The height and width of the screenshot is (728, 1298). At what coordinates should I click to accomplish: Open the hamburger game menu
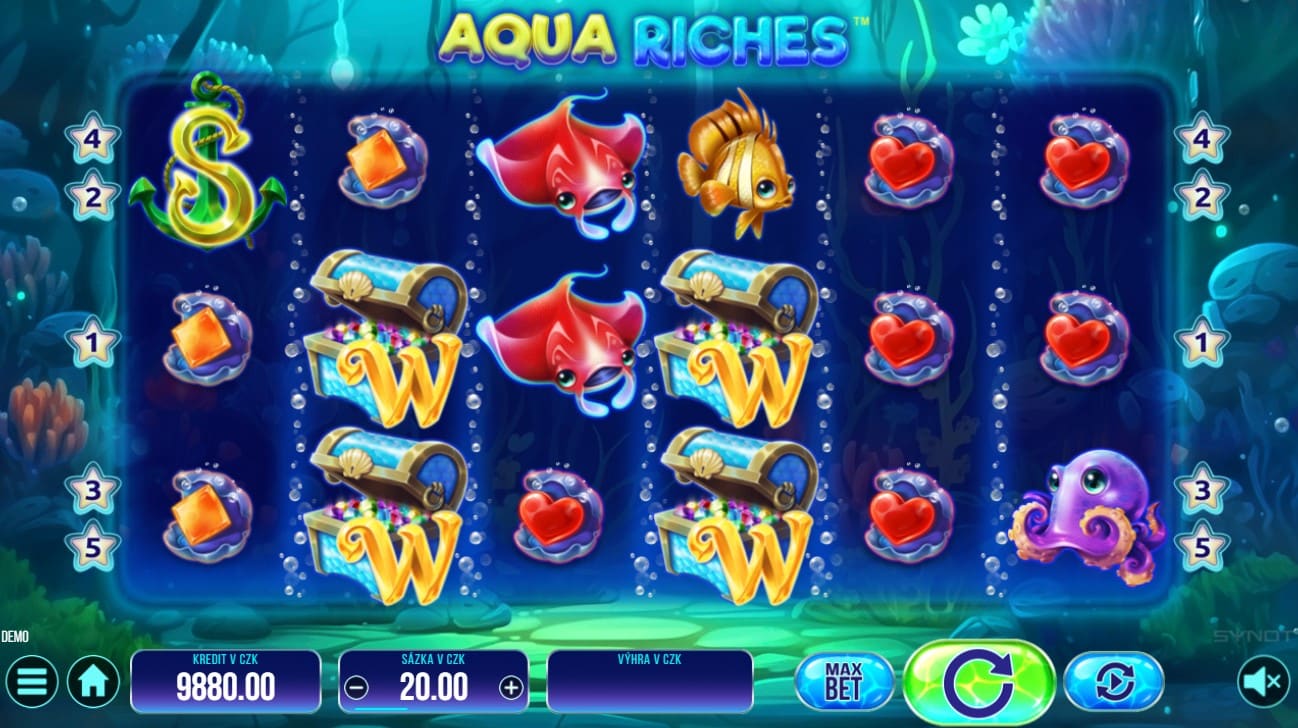[32, 681]
